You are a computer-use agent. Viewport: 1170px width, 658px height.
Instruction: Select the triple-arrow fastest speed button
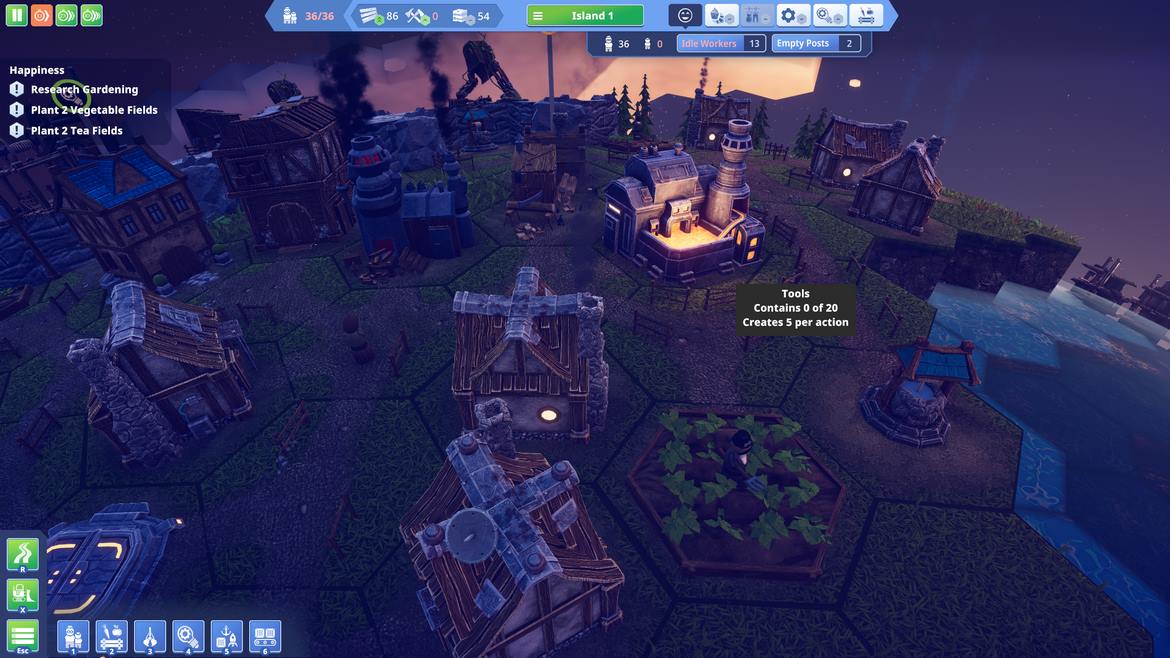tap(91, 16)
